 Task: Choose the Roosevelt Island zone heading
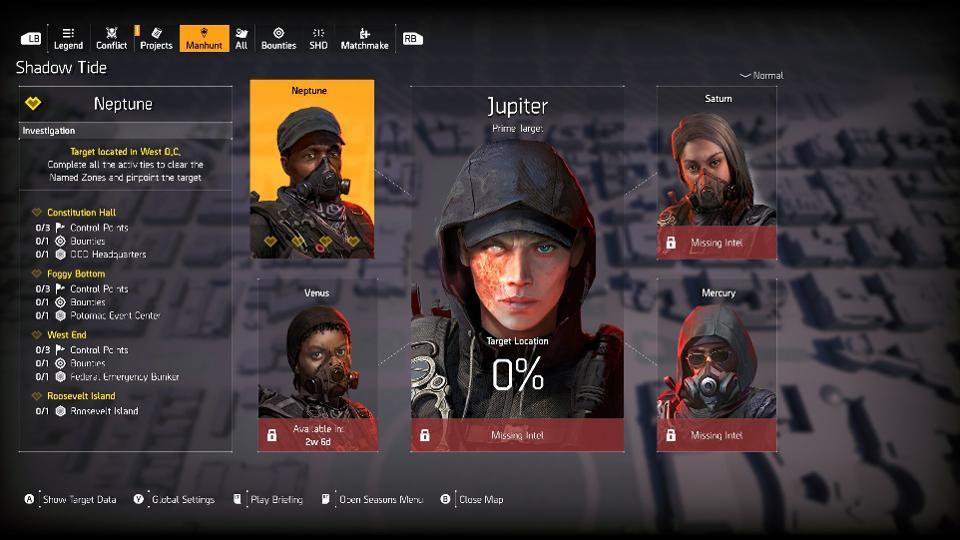click(x=81, y=396)
